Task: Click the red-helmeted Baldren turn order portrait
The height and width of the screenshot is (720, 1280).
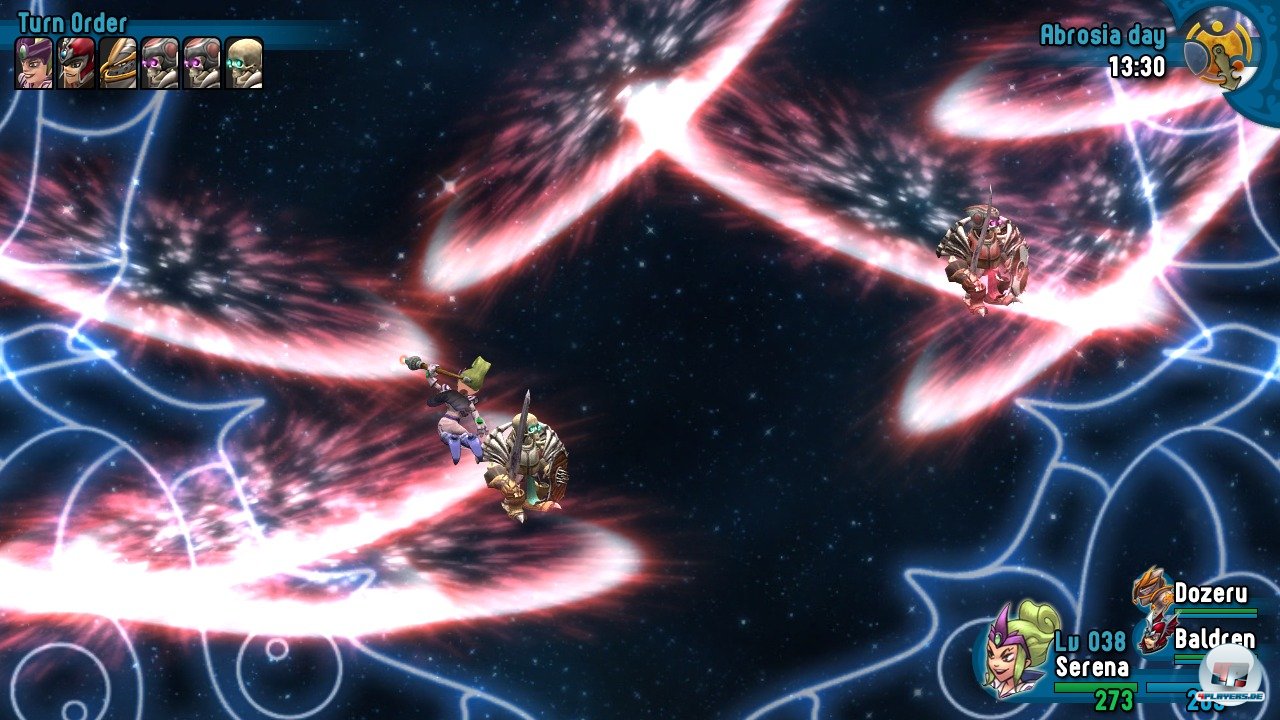Action: [76, 63]
